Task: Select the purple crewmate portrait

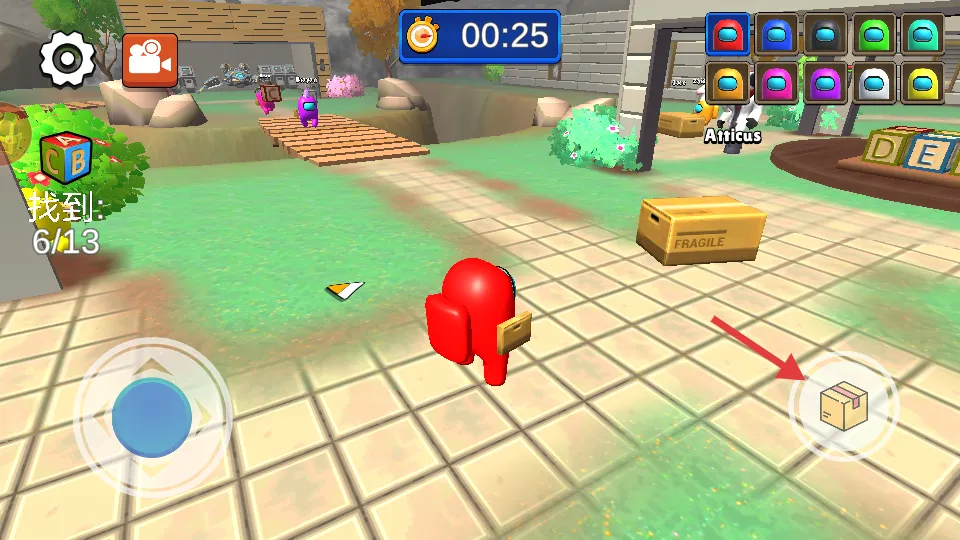Action: click(825, 83)
